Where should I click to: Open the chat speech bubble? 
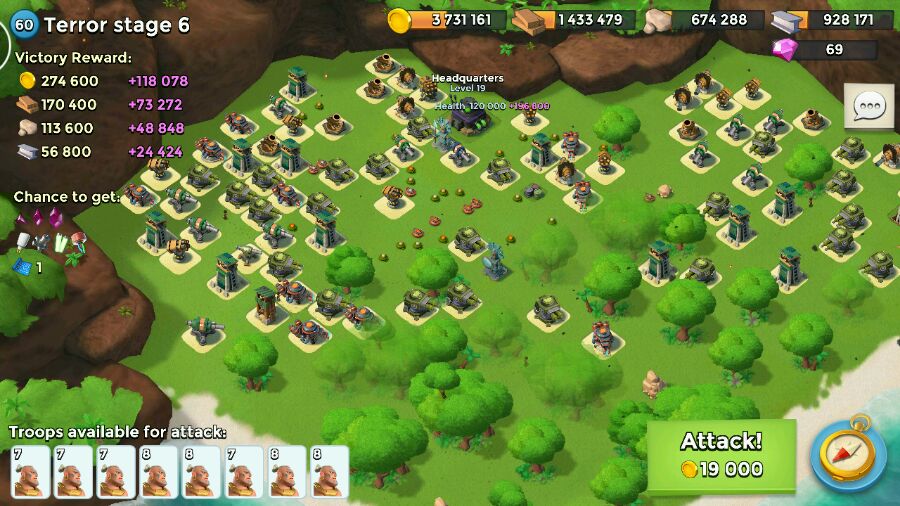click(x=869, y=106)
